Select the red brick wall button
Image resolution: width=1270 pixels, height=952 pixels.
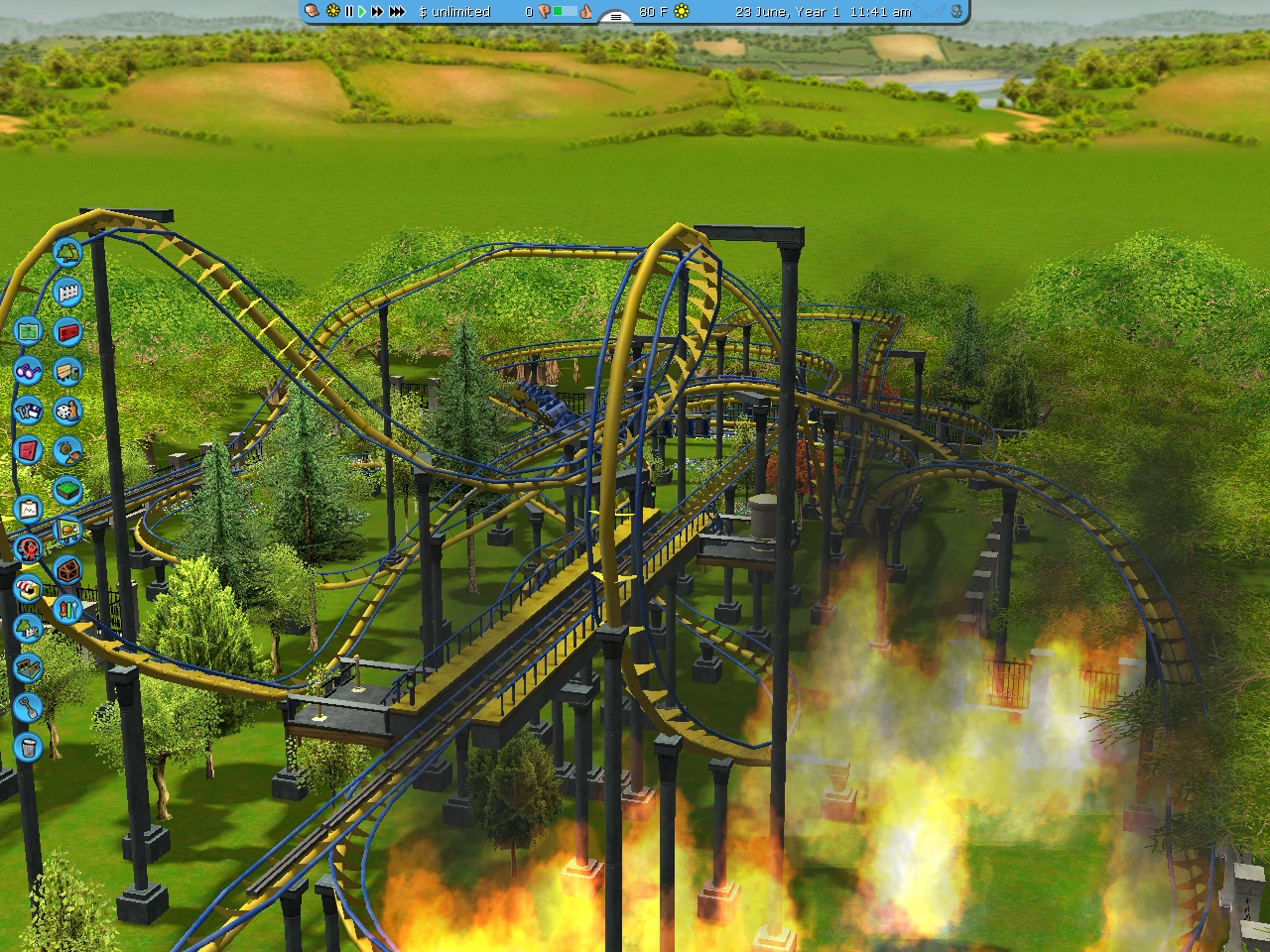pyautogui.click(x=67, y=332)
